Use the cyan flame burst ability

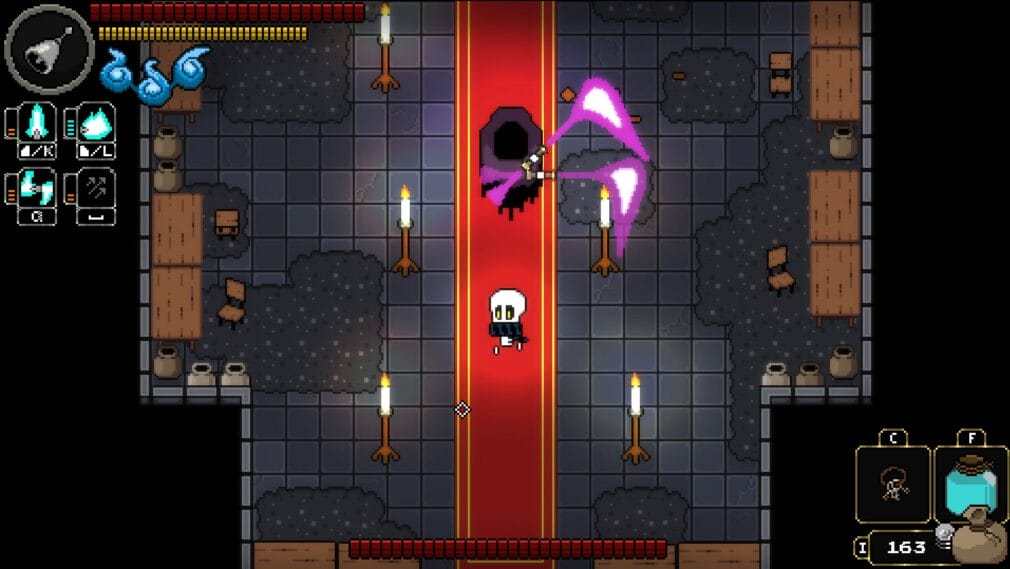97,124
